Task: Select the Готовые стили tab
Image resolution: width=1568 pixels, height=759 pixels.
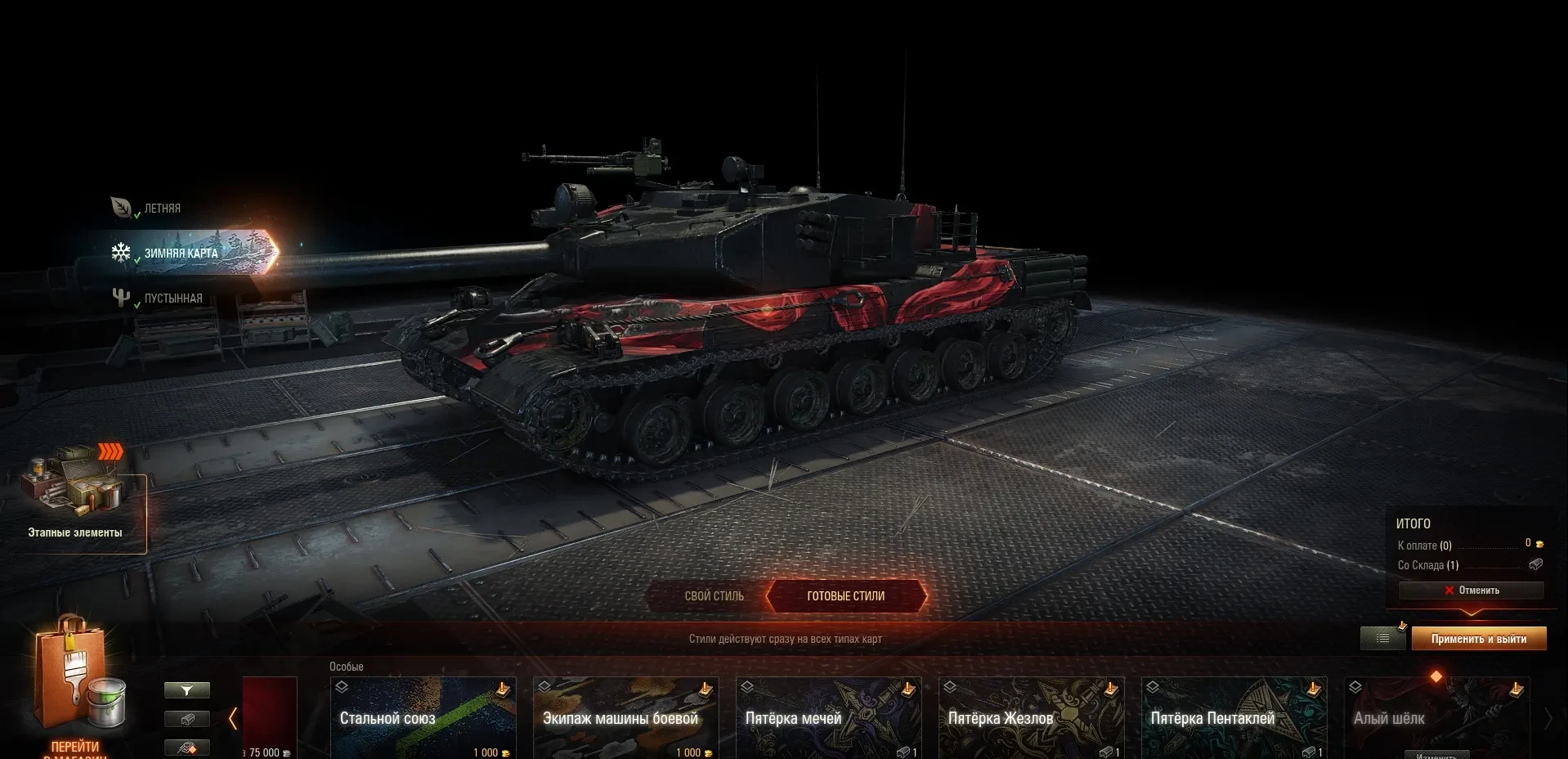Action: 845,596
